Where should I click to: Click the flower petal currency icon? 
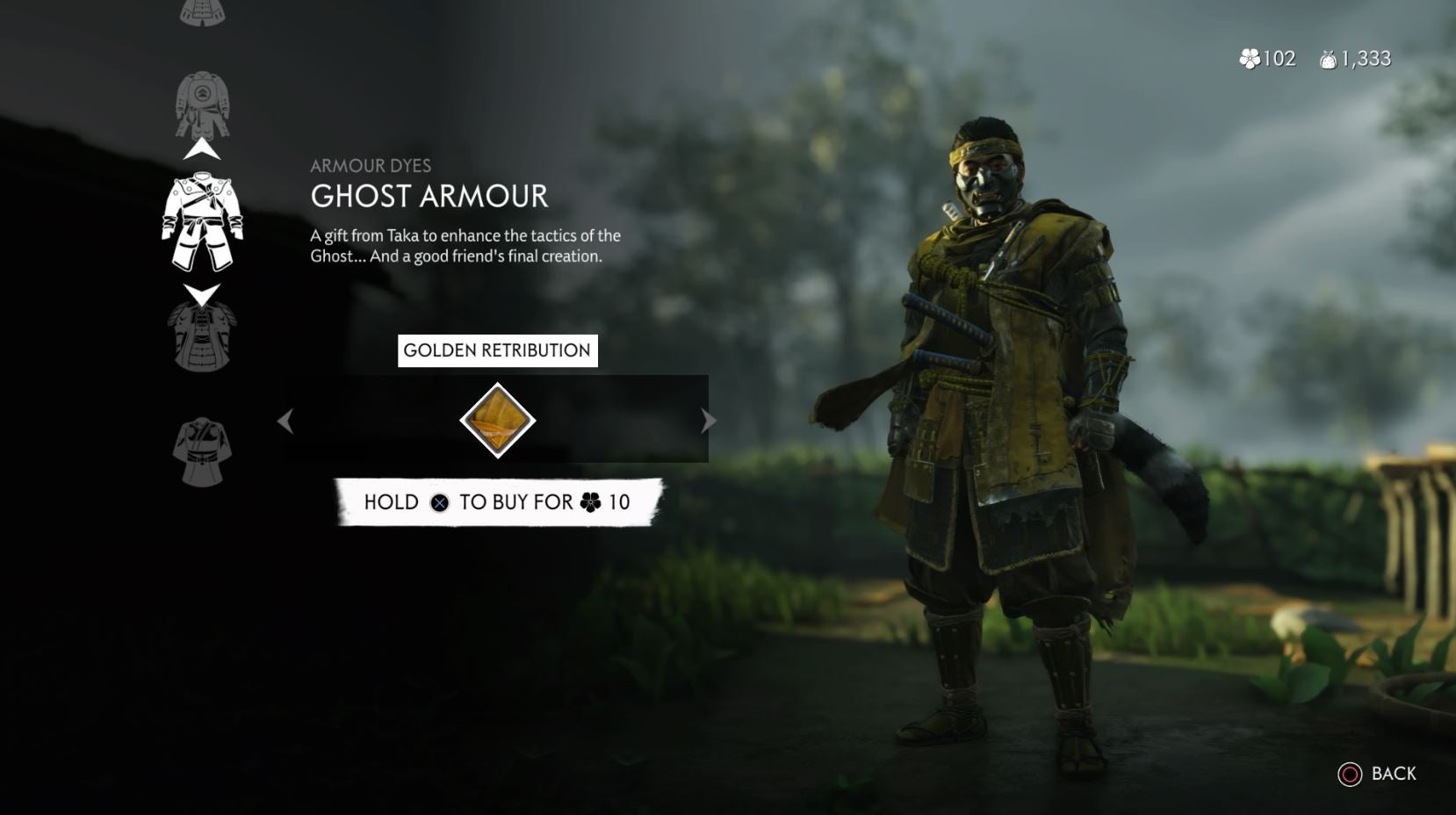pos(1249,59)
